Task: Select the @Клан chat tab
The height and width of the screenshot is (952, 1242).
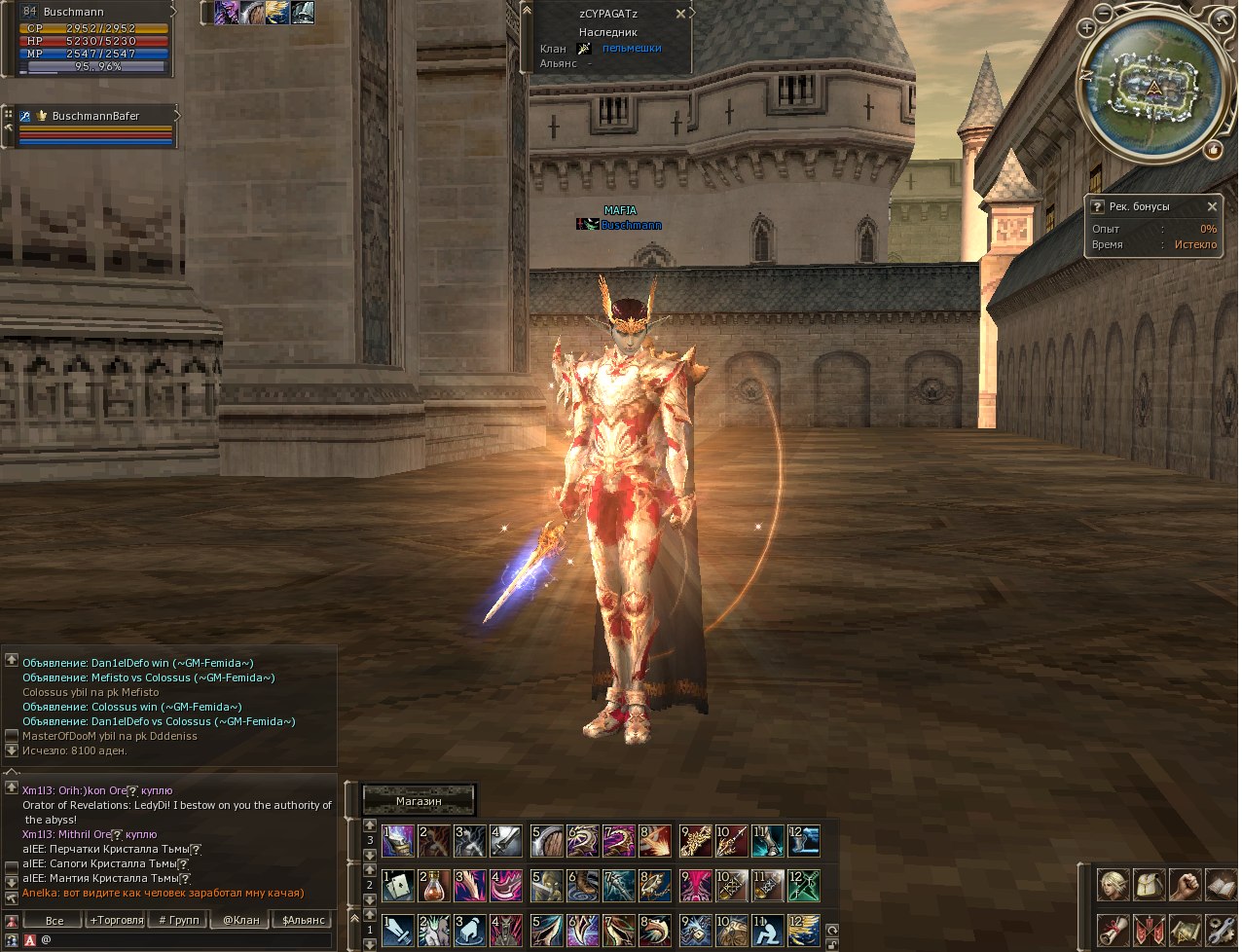Action: tap(241, 920)
